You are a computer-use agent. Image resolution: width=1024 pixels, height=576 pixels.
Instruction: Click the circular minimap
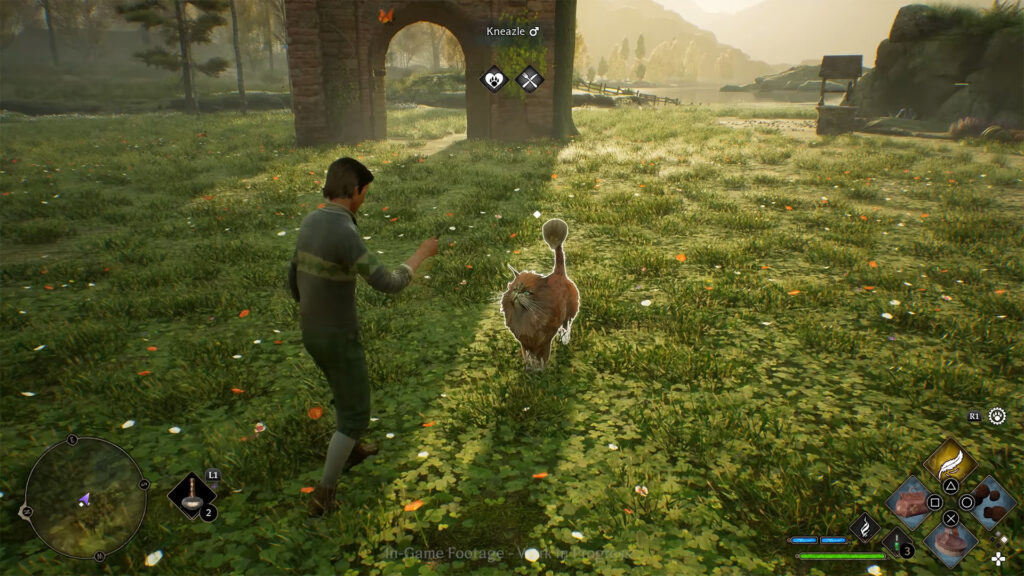point(85,497)
